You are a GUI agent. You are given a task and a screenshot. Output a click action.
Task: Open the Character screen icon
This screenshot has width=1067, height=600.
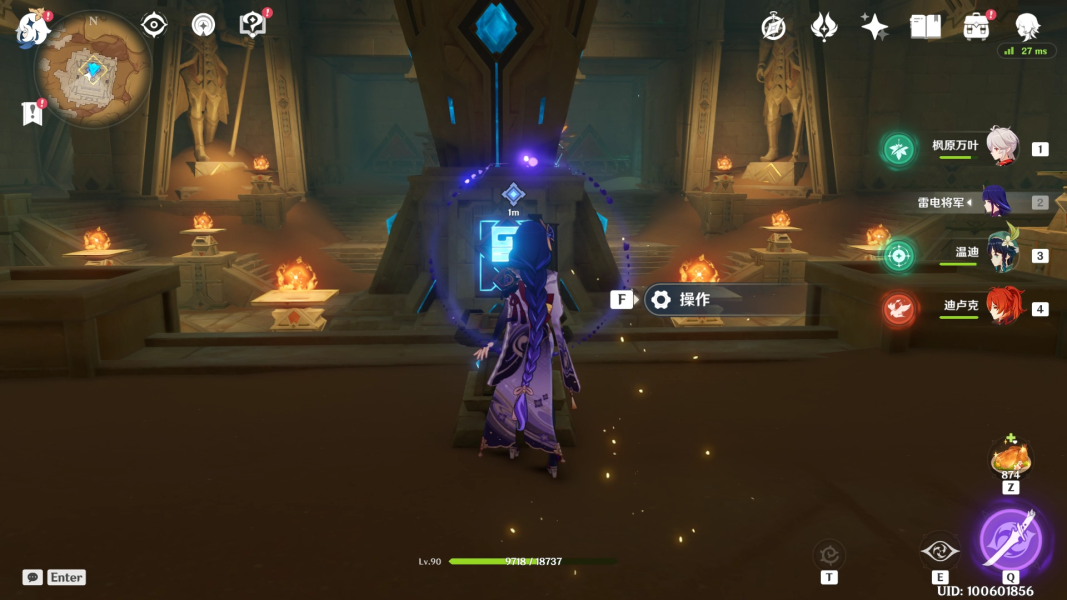pyautogui.click(x=1027, y=27)
